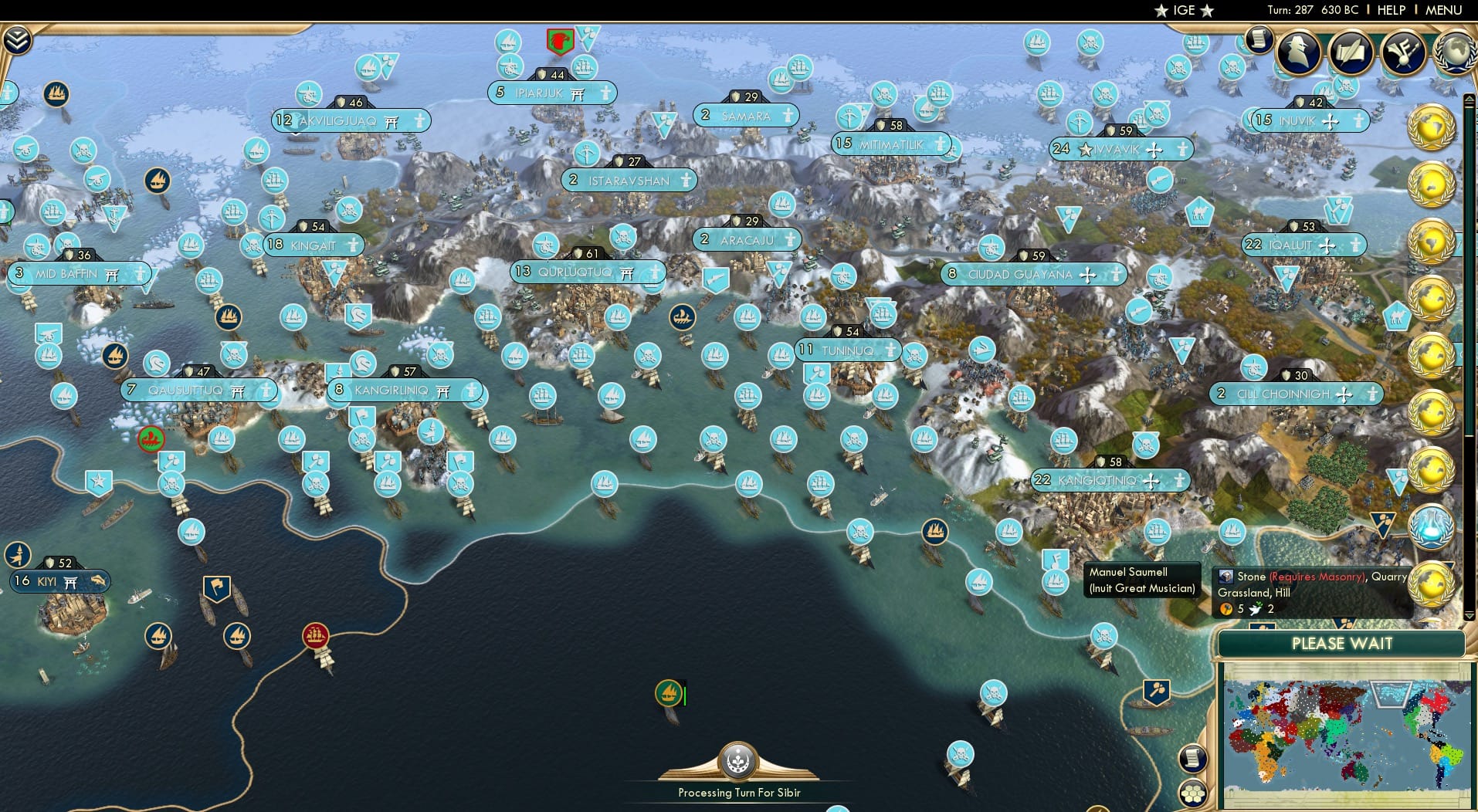Open the Espionage overview spy icon
The image size is (1478, 812).
(x=1297, y=52)
